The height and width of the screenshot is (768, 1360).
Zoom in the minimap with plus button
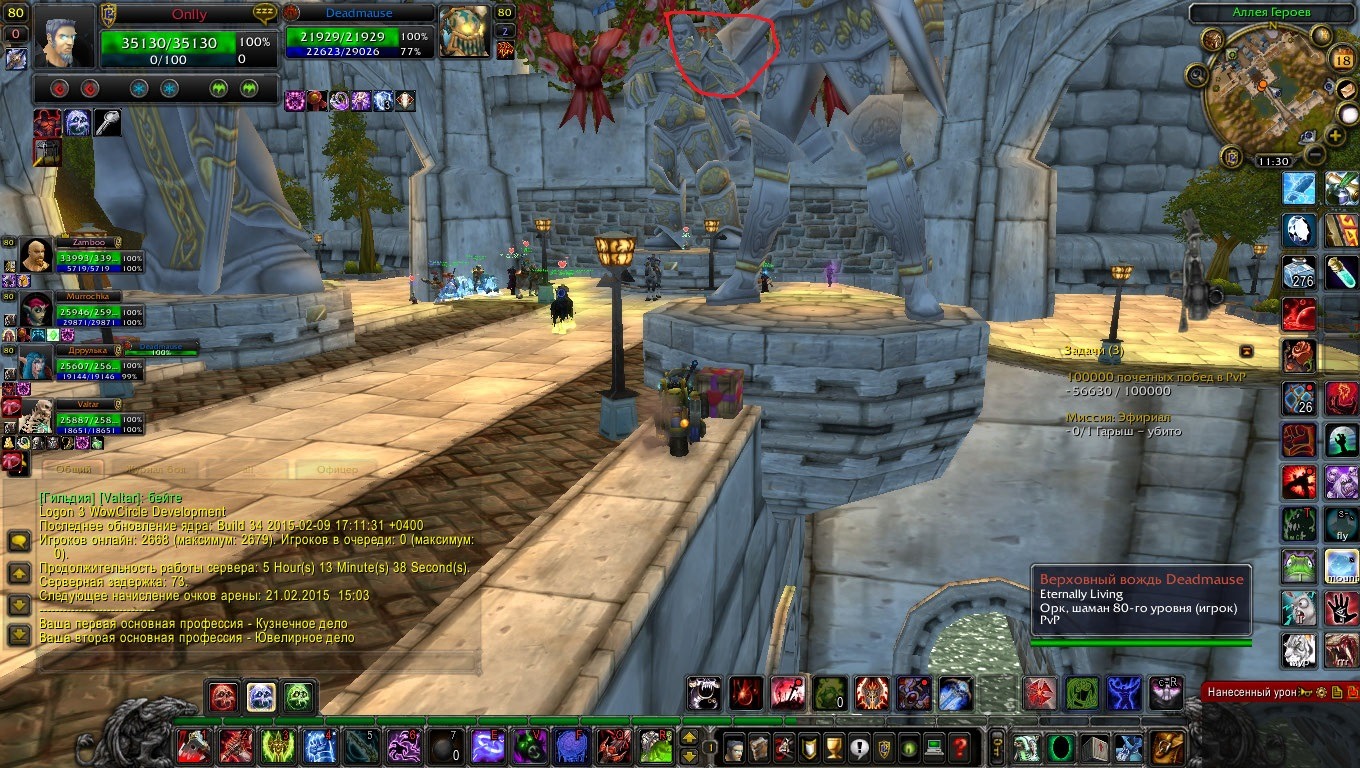click(1335, 135)
